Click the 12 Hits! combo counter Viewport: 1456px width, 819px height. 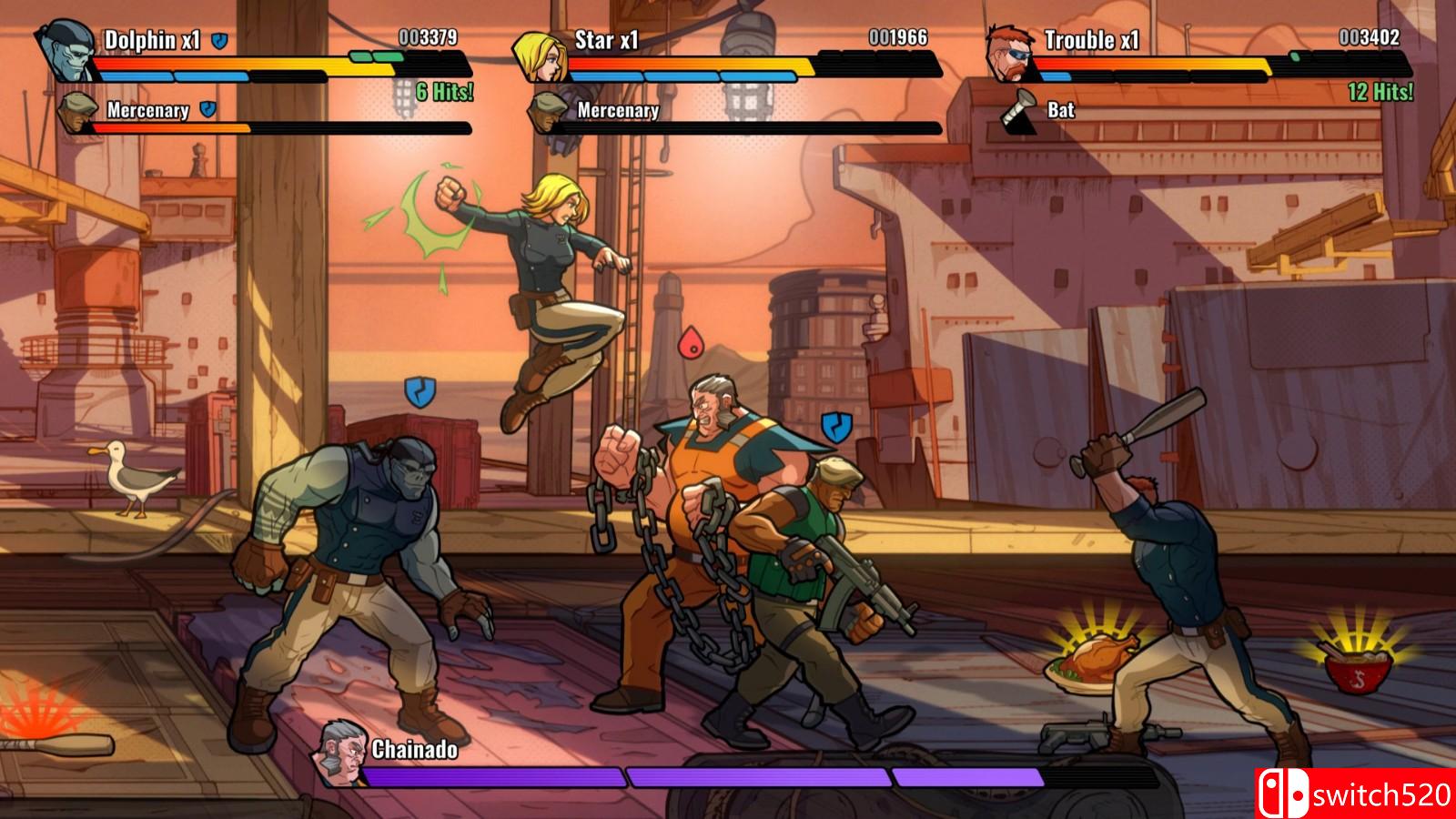[1380, 91]
